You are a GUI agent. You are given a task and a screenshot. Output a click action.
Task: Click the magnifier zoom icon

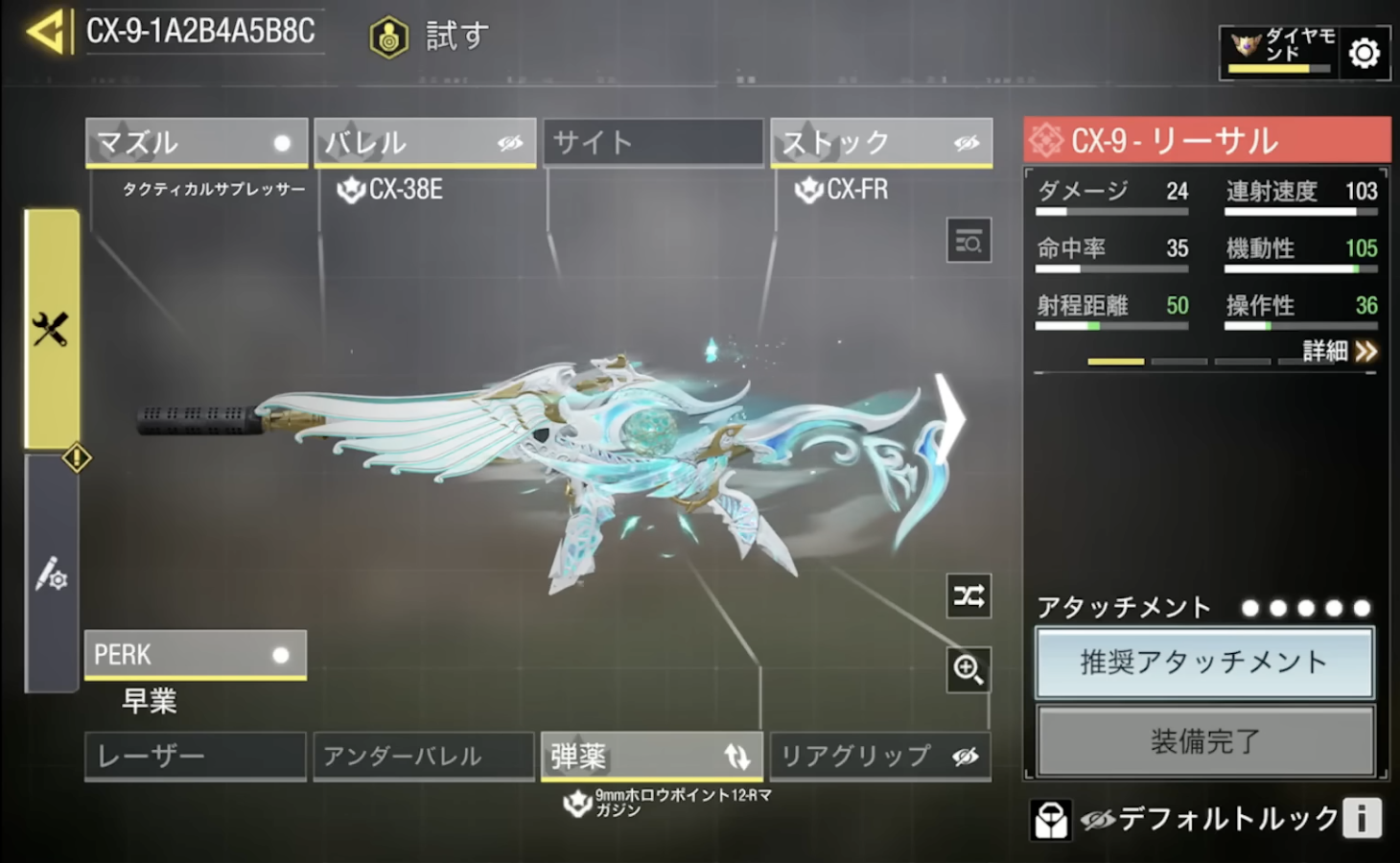[968, 669]
